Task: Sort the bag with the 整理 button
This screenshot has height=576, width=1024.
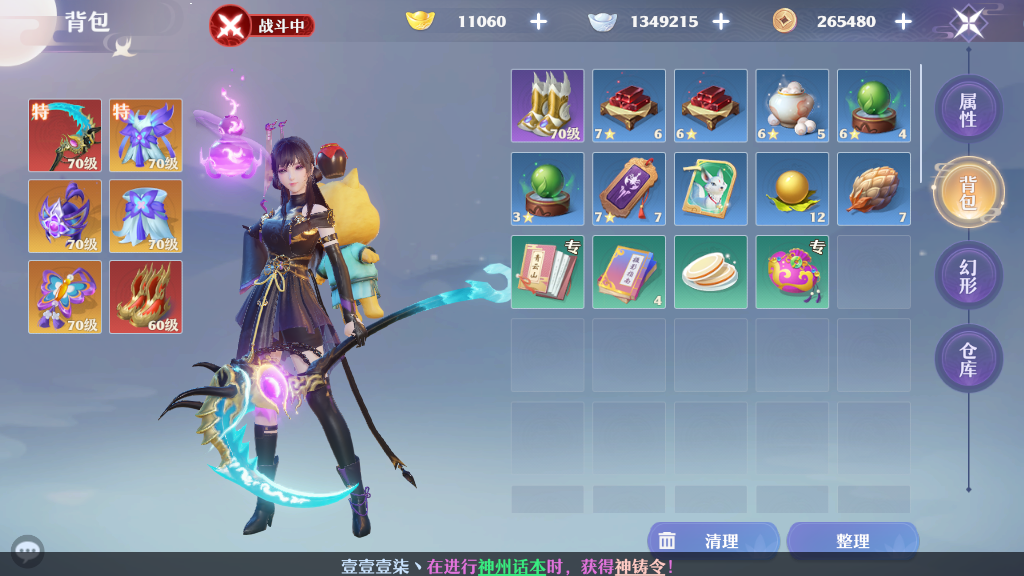Action: tap(852, 541)
